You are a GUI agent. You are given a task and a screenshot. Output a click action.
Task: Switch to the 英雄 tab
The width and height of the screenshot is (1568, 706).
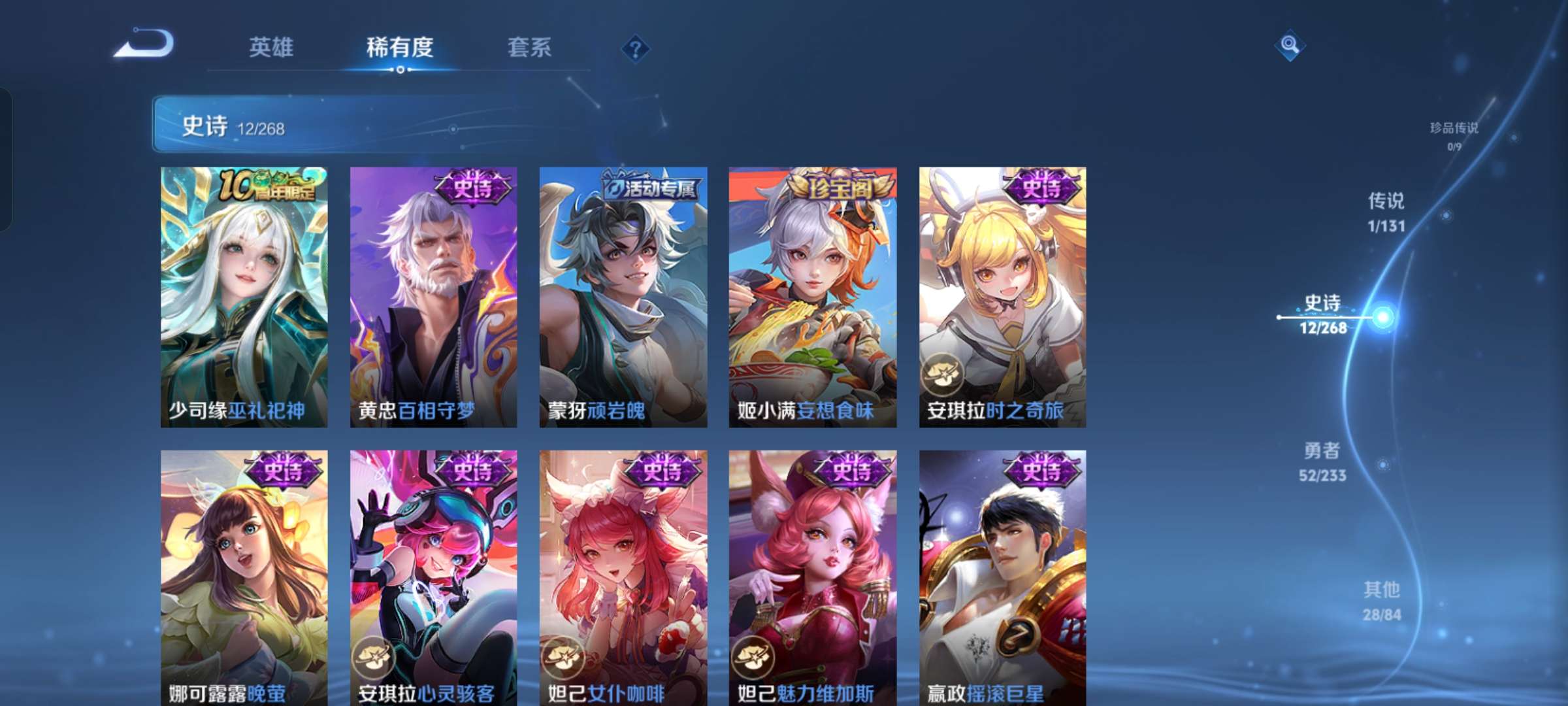pos(272,48)
